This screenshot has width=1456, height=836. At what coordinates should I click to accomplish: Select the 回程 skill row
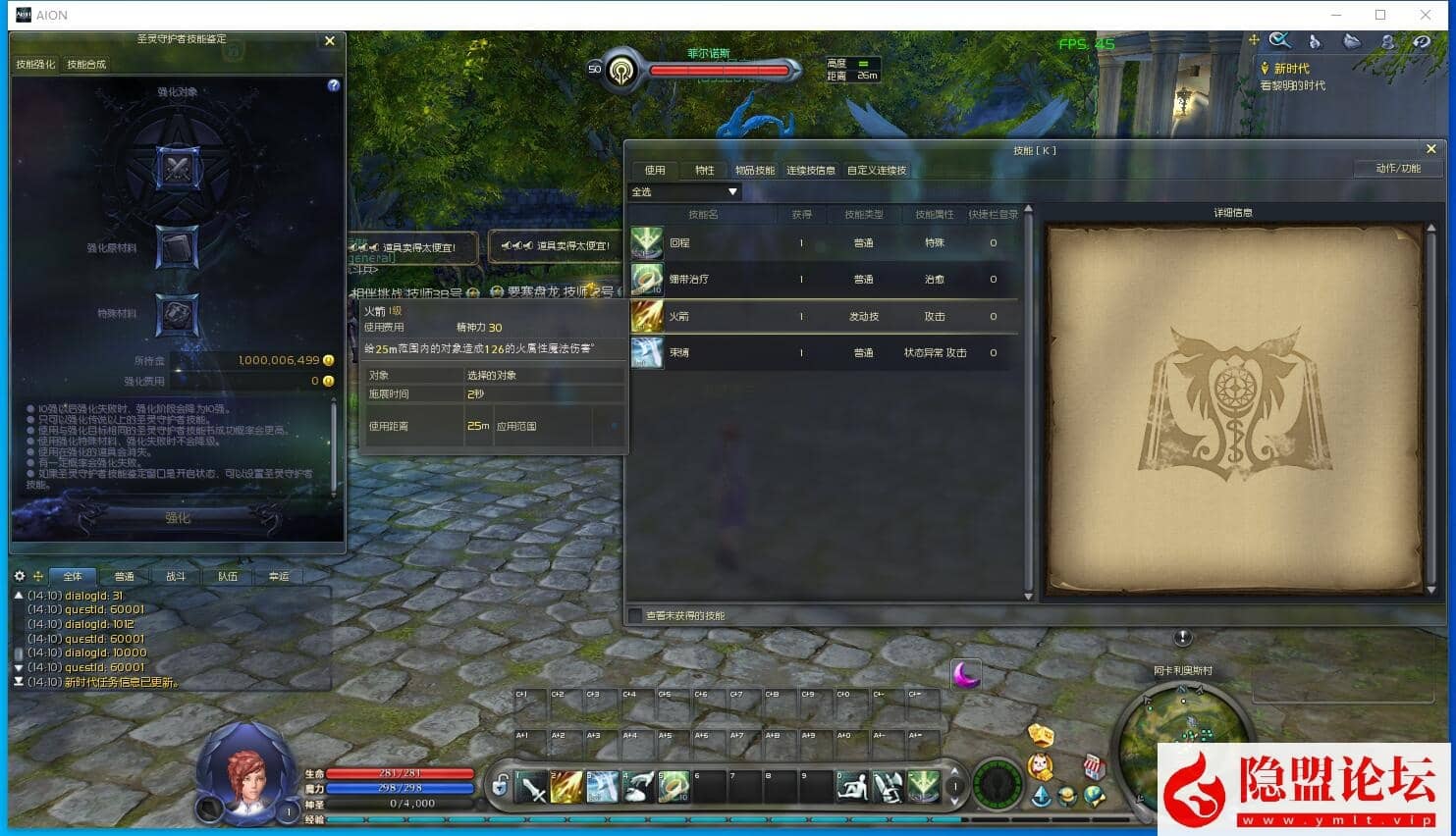(x=825, y=243)
